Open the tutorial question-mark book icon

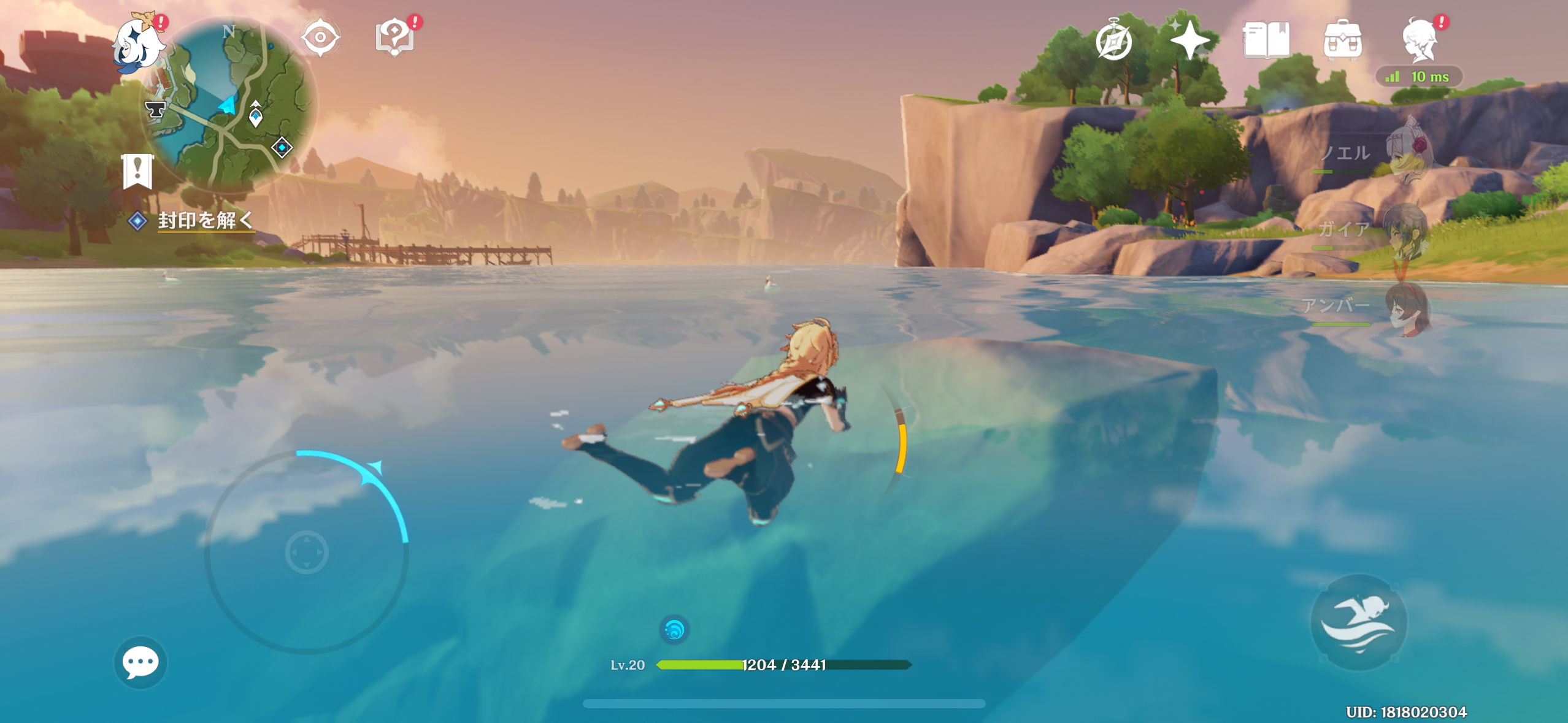pyautogui.click(x=395, y=37)
